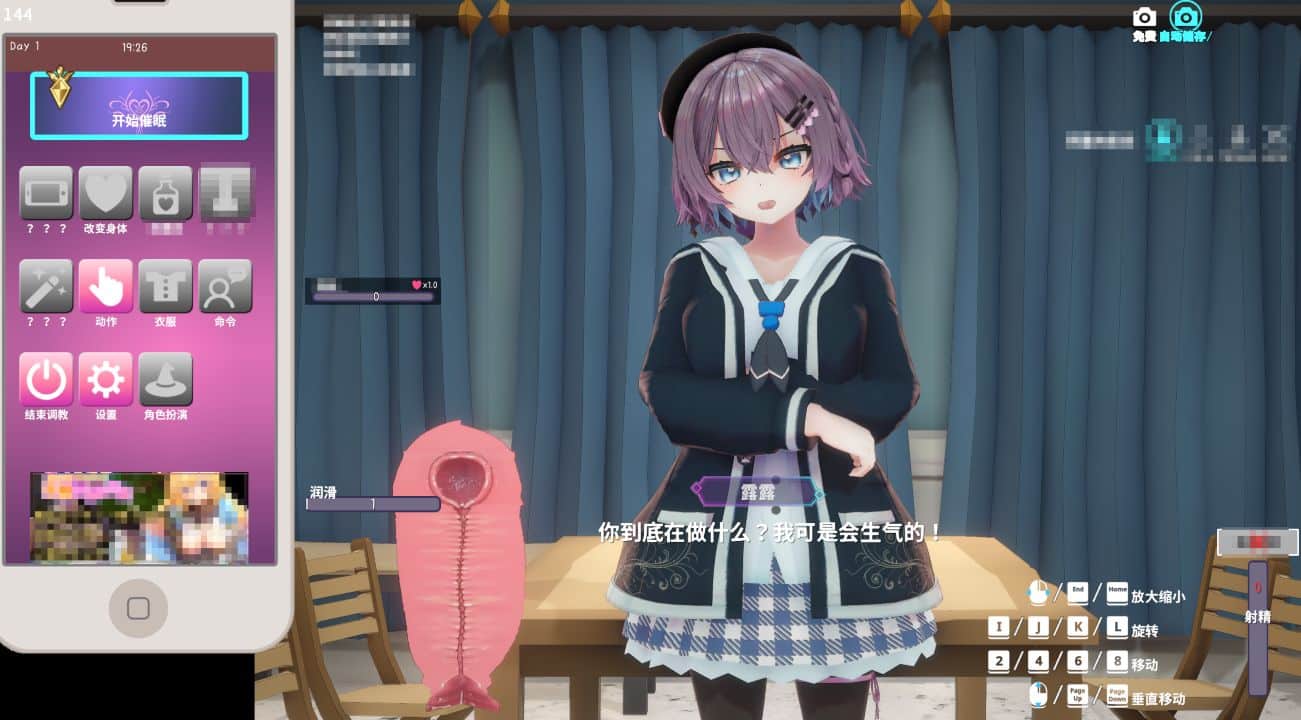Image resolution: width=1301 pixels, height=720 pixels.
Task: Open the potion bottle icon
Action: 166,193
